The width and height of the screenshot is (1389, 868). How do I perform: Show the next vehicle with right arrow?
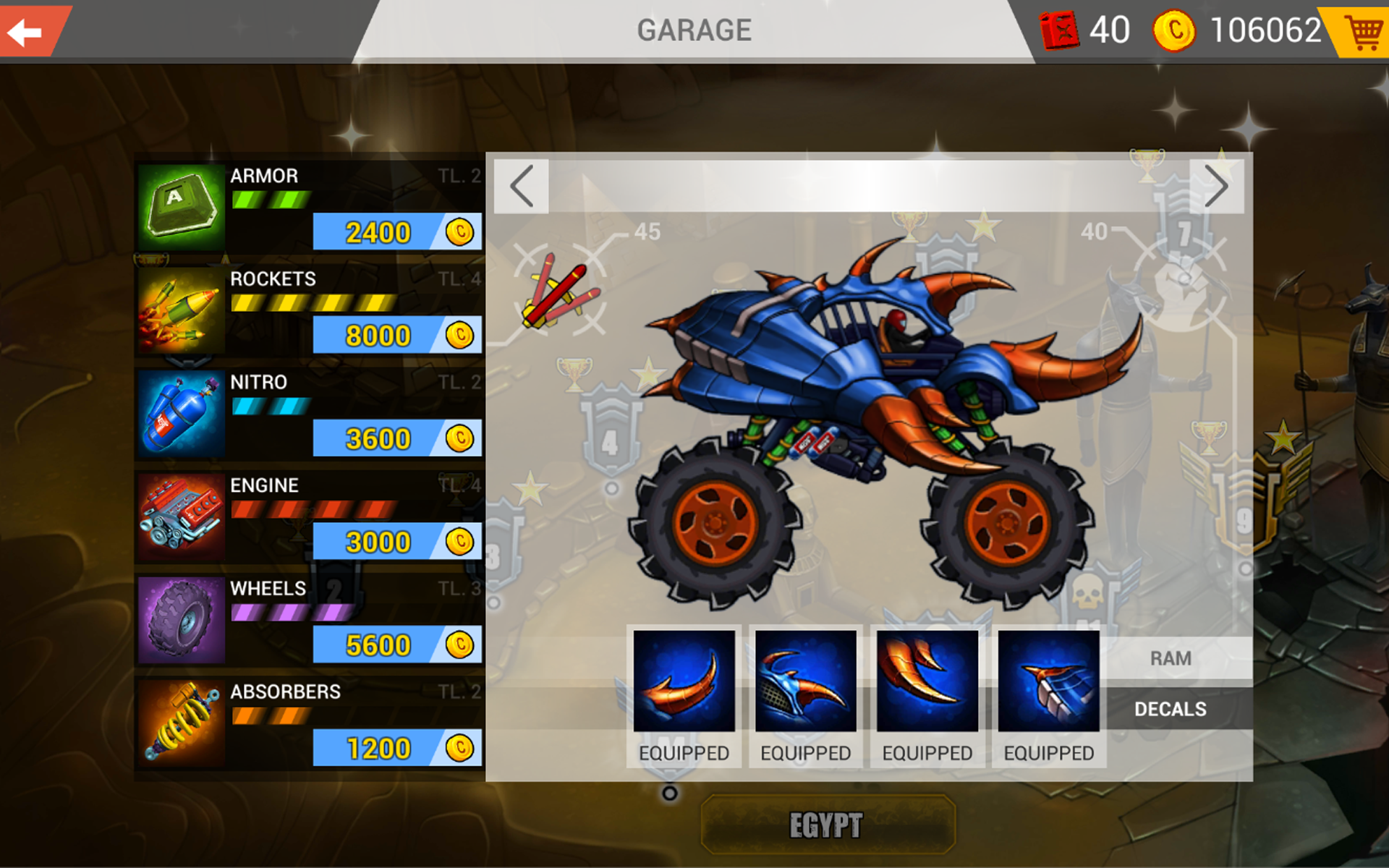(x=1215, y=186)
